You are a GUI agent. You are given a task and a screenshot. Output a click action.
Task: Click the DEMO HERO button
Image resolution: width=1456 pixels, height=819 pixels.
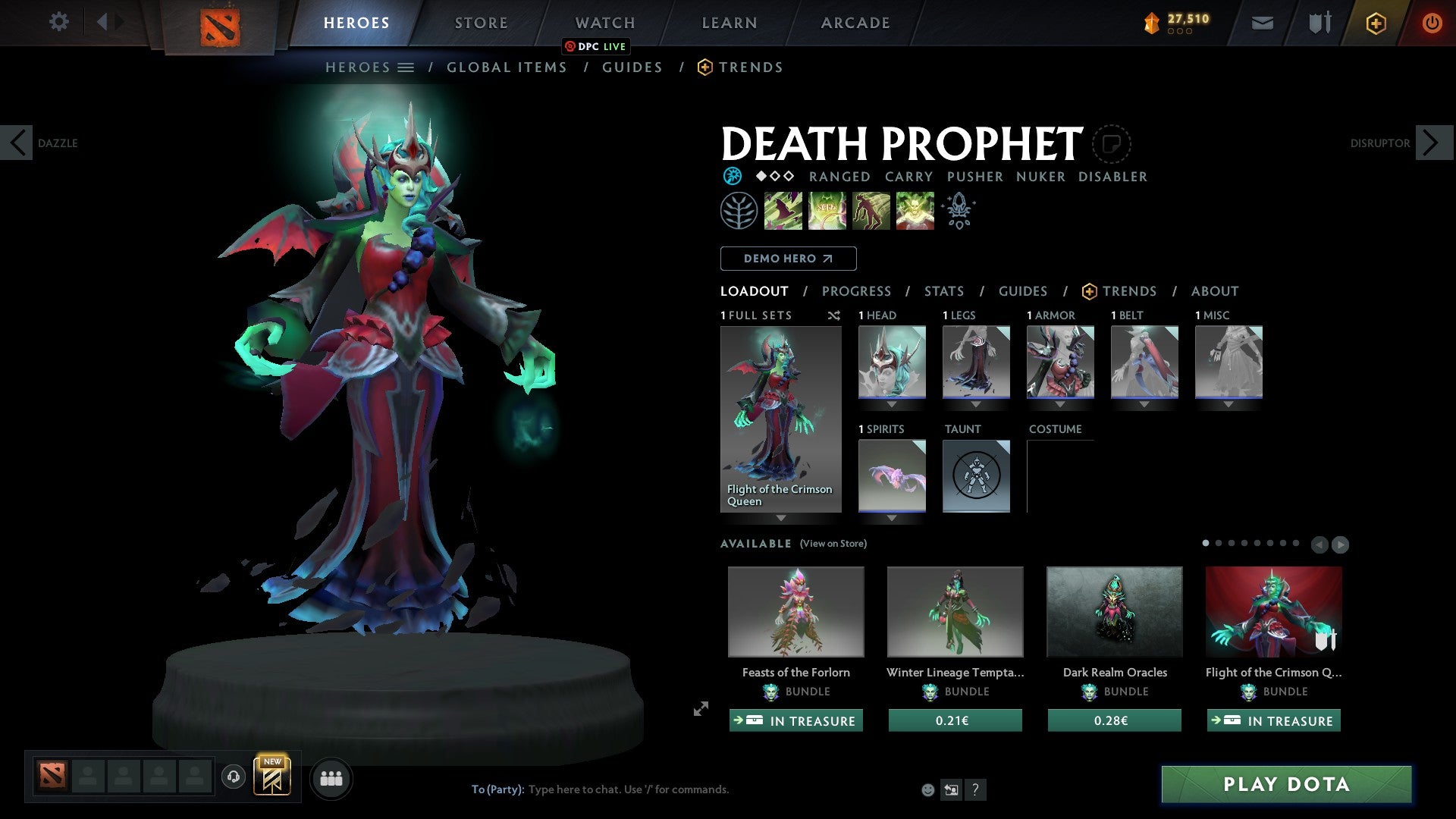[x=788, y=259]
